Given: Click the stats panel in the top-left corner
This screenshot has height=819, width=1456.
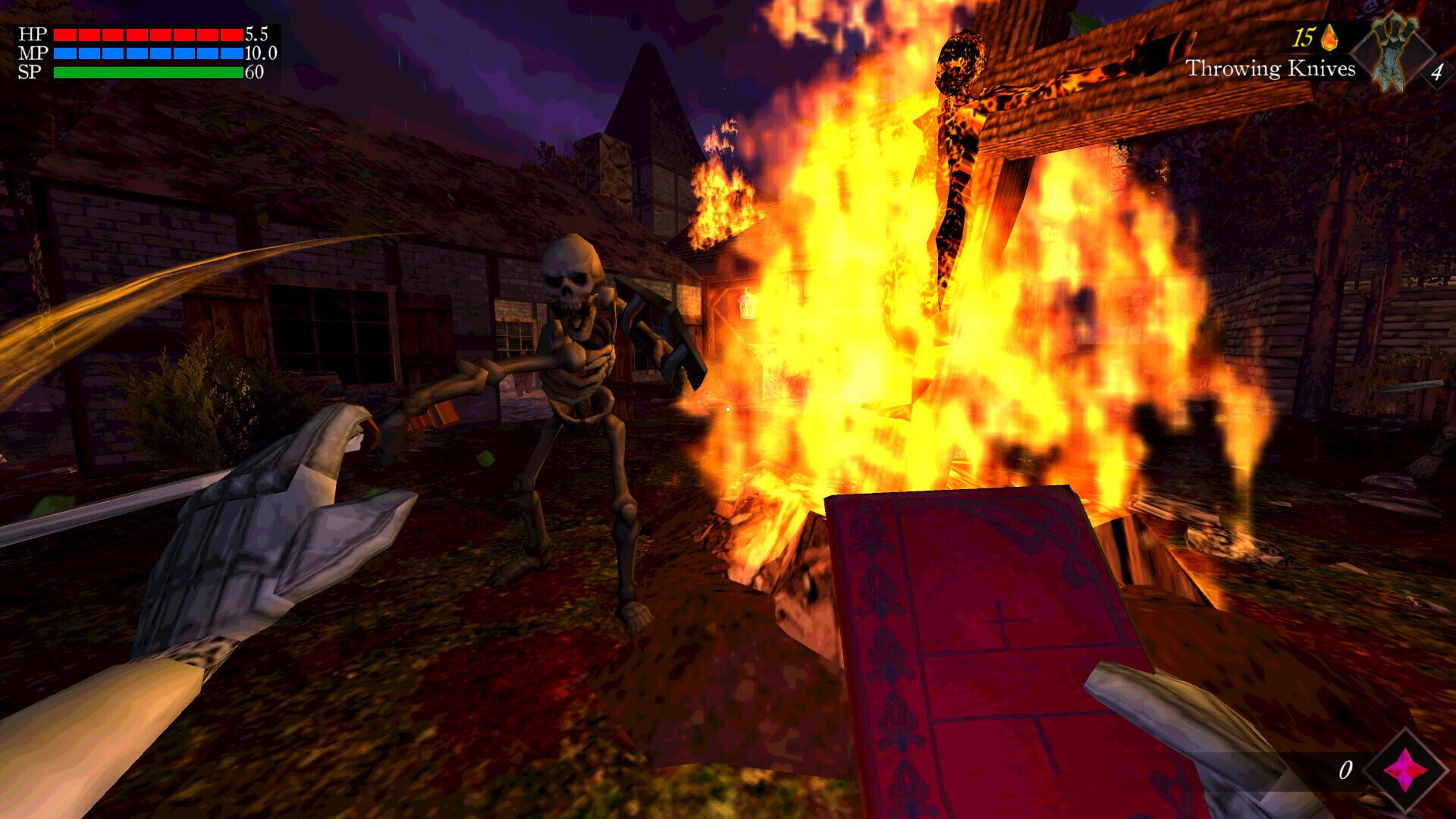Looking at the screenshot, I should point(136,52).
